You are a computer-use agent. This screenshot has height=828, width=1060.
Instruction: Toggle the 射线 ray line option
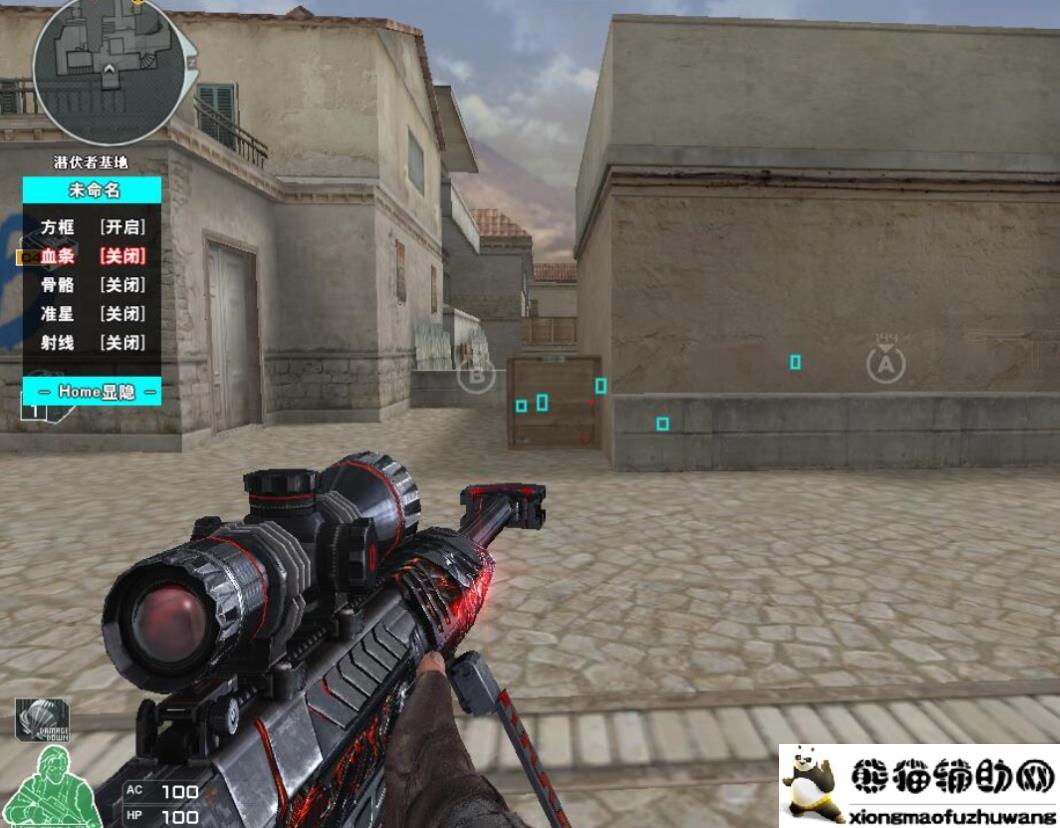tap(93, 343)
